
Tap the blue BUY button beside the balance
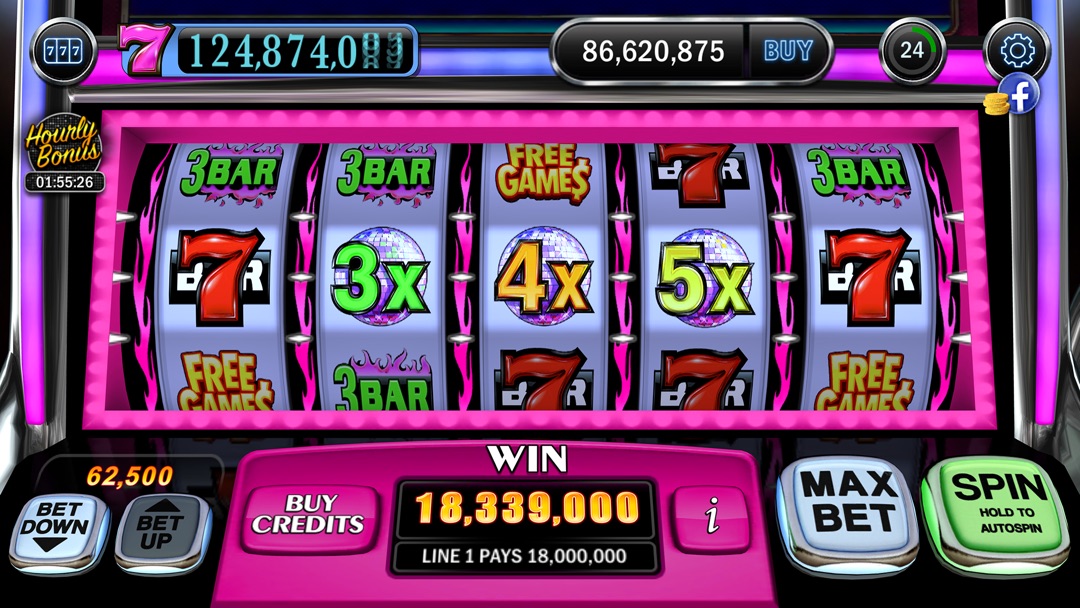[x=787, y=51]
